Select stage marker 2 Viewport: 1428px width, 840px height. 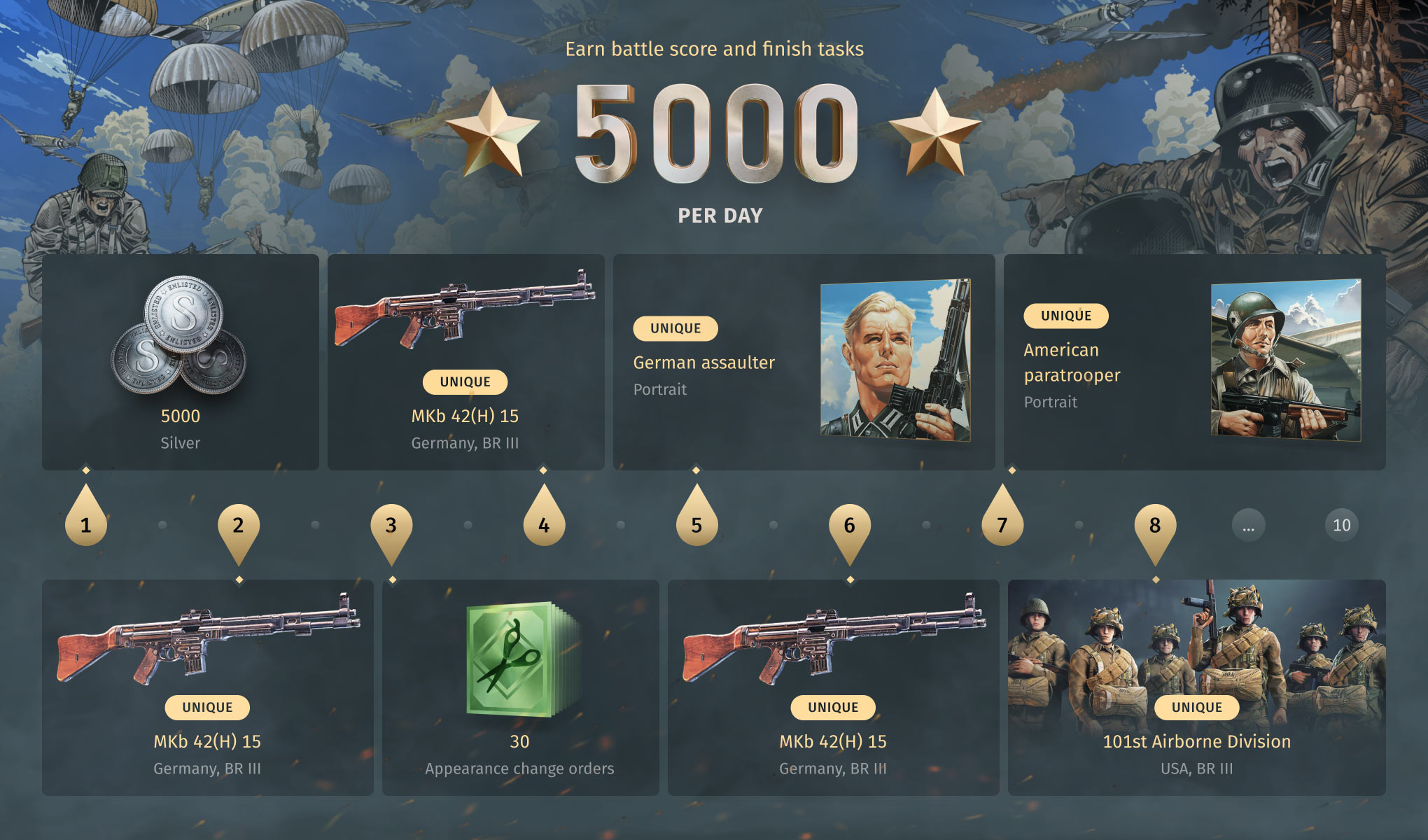click(x=239, y=525)
